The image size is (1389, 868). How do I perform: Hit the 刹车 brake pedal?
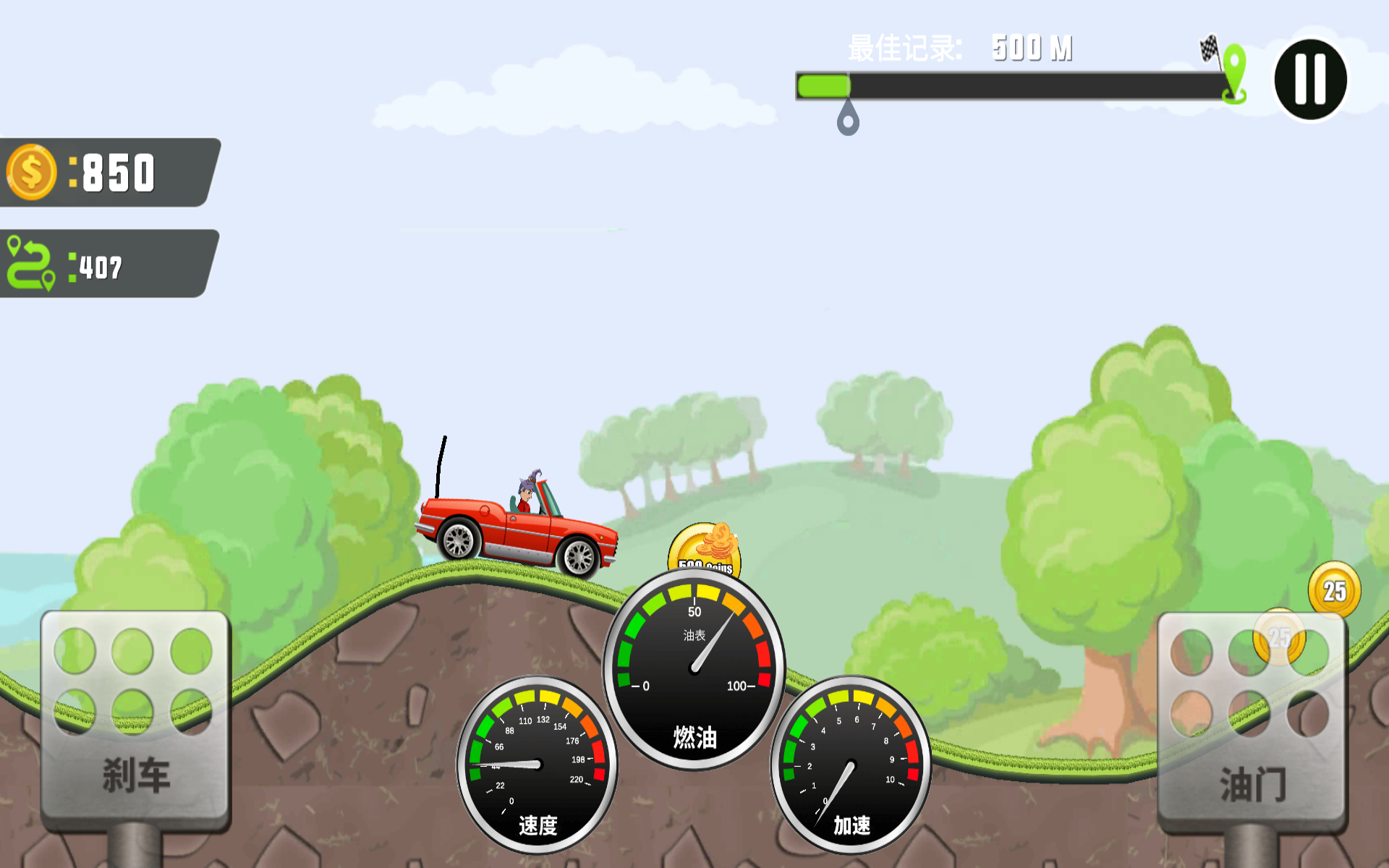coord(136,720)
